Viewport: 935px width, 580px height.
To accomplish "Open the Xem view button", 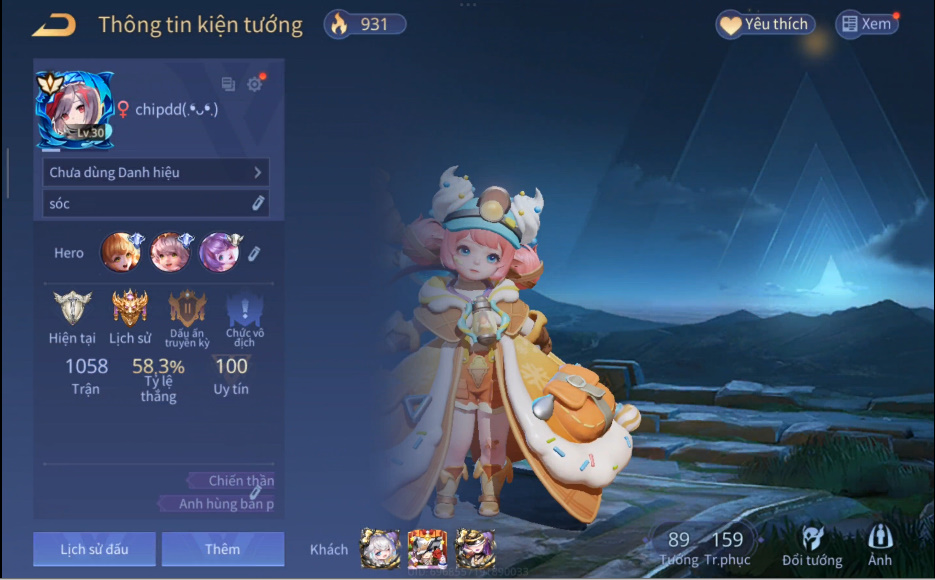I will (x=866, y=24).
